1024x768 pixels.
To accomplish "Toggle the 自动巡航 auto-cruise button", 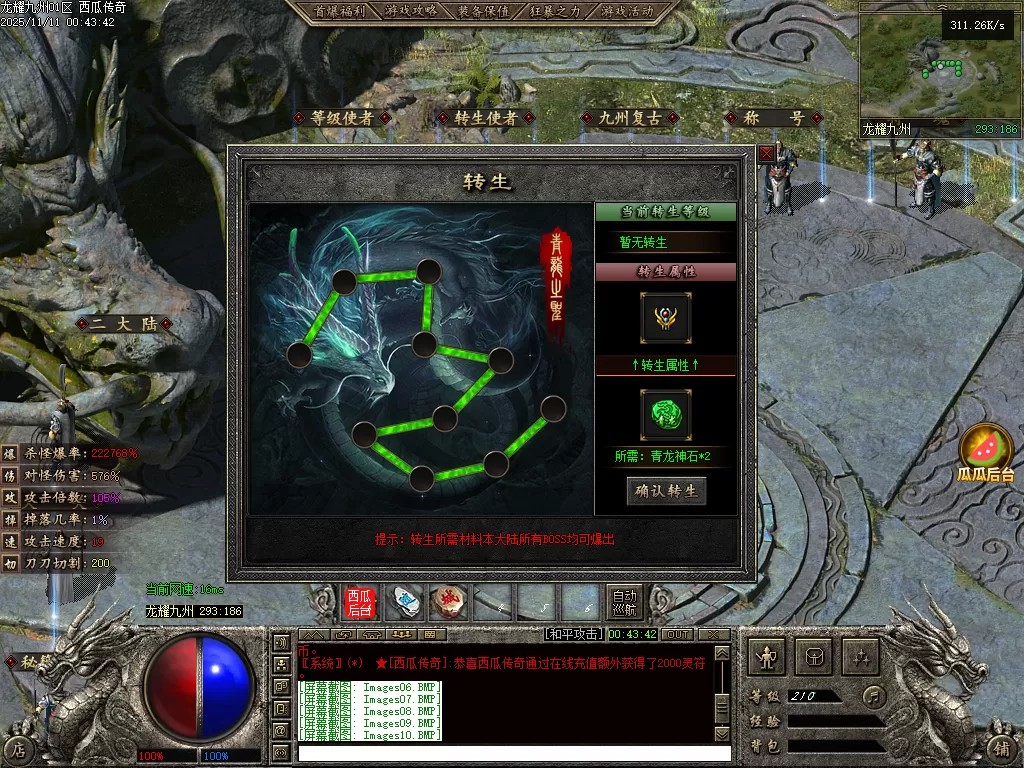I will 624,602.
